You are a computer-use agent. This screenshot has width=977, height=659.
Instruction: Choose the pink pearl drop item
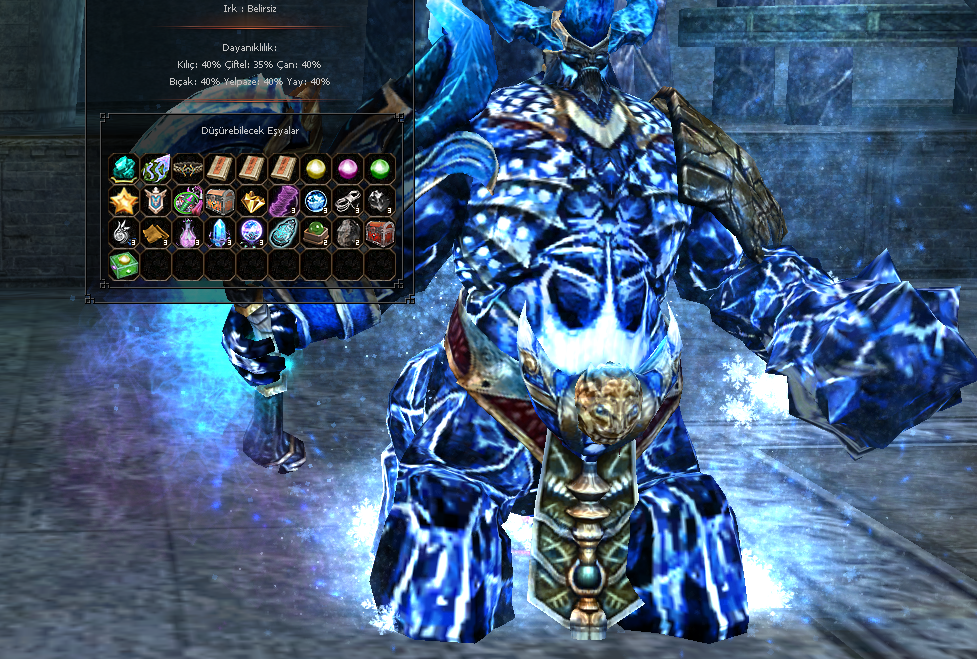[x=348, y=169]
